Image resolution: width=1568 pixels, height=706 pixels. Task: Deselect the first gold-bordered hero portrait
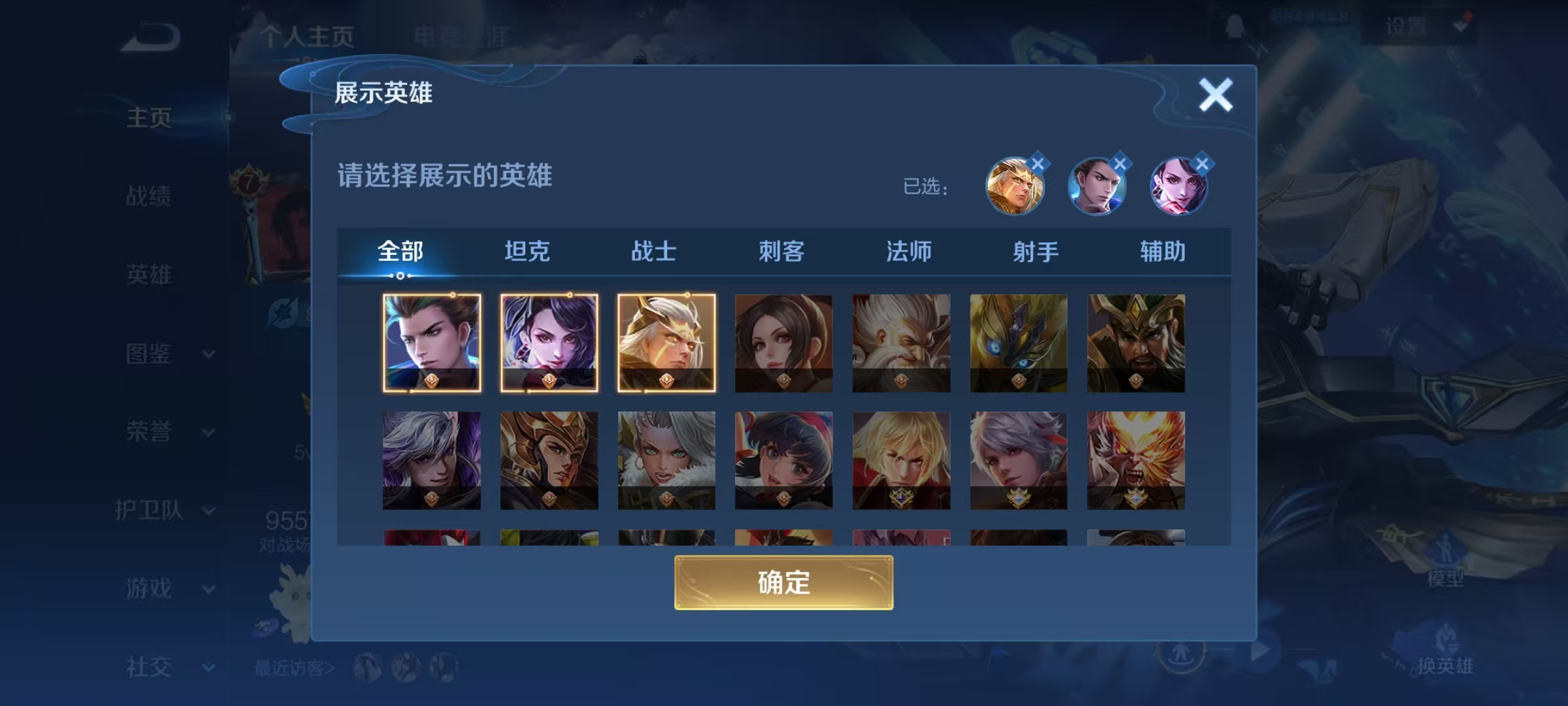(x=431, y=342)
